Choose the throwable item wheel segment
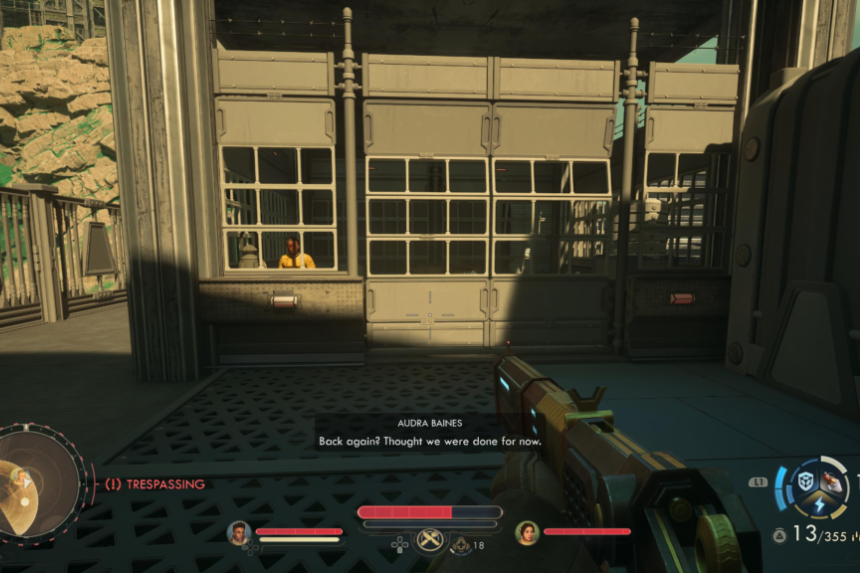Screen dimensions: 860x573 point(833,482)
